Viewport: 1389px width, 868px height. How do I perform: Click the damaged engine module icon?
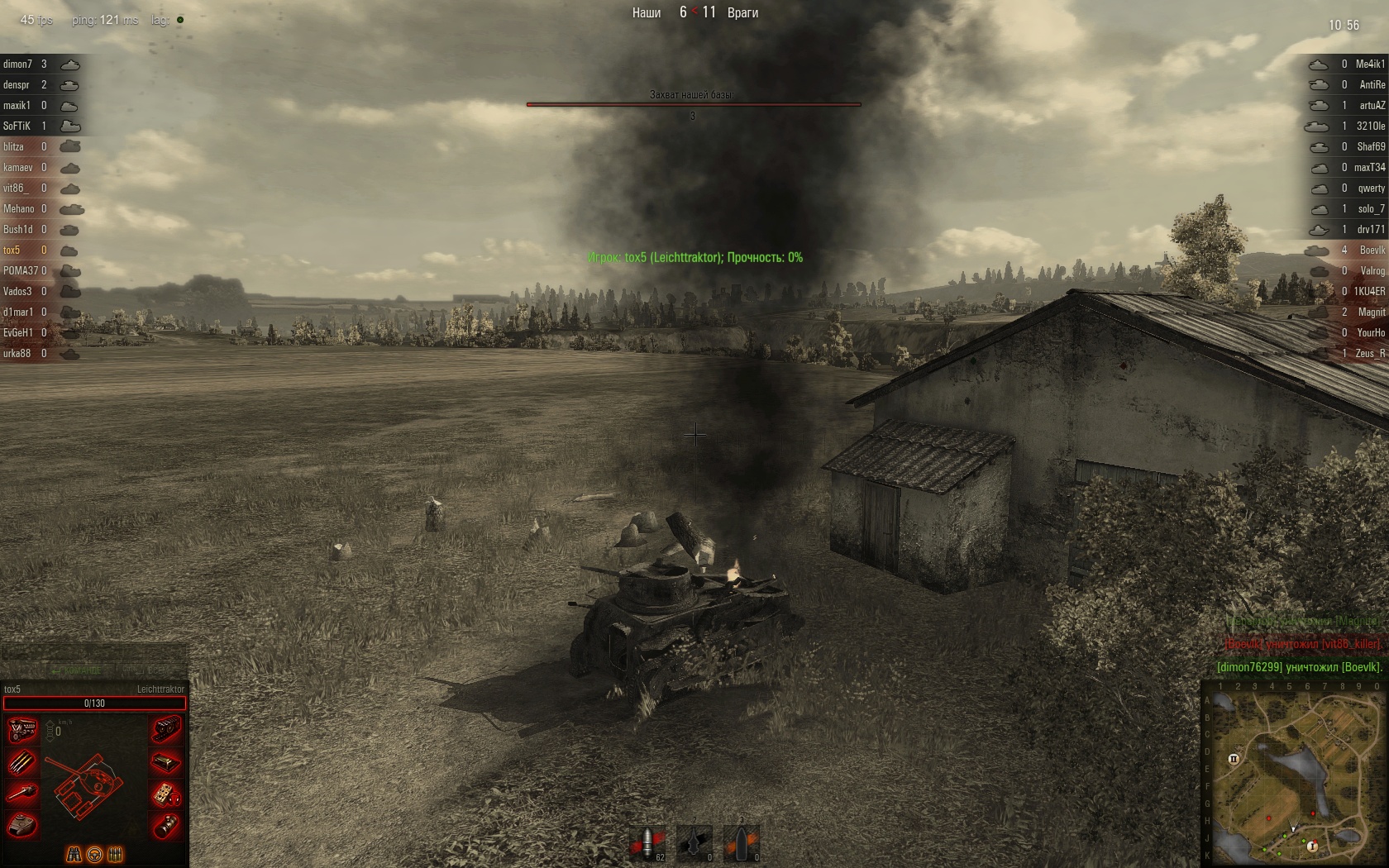click(21, 730)
